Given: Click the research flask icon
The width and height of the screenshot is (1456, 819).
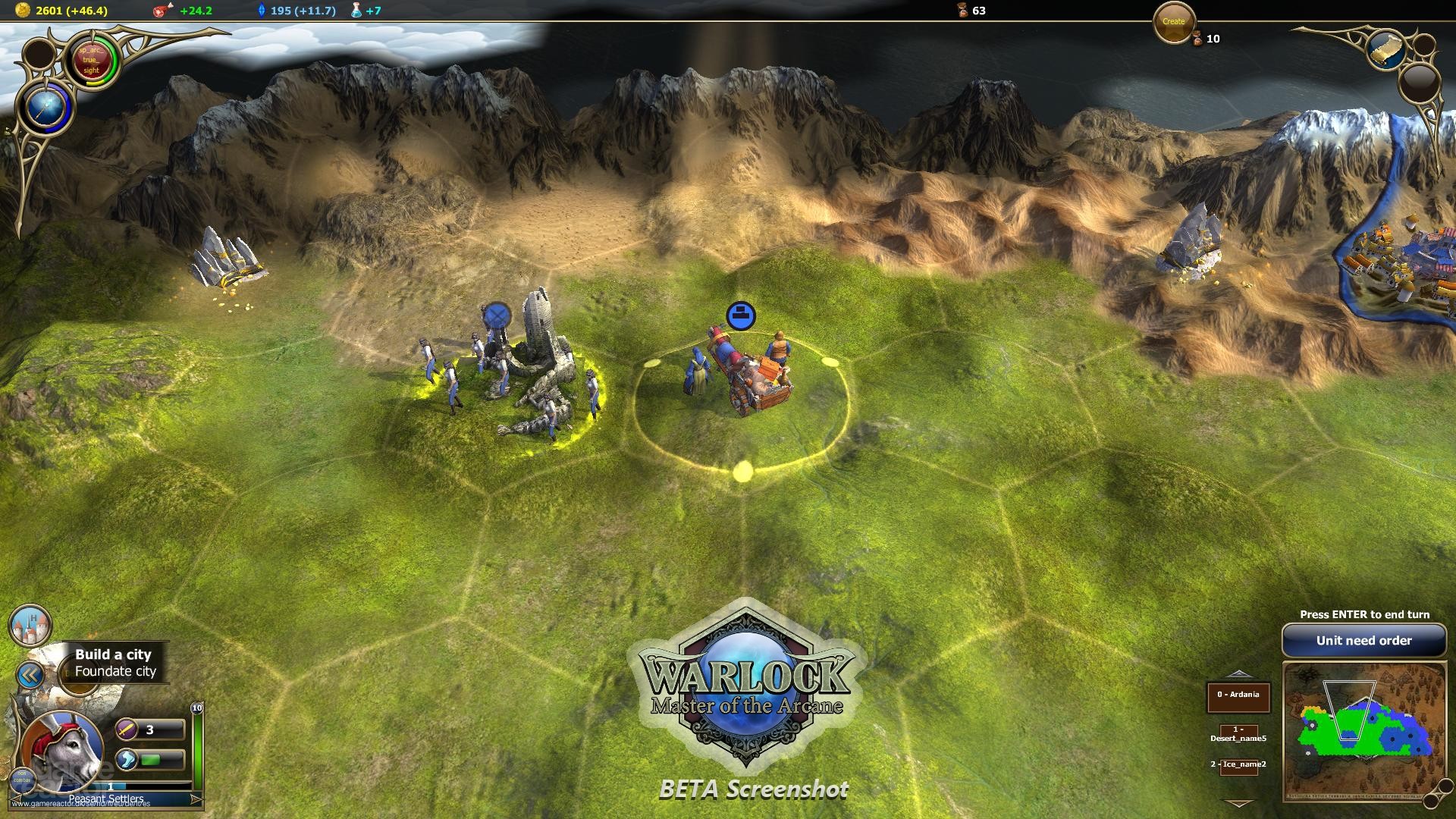Looking at the screenshot, I should tap(354, 11).
